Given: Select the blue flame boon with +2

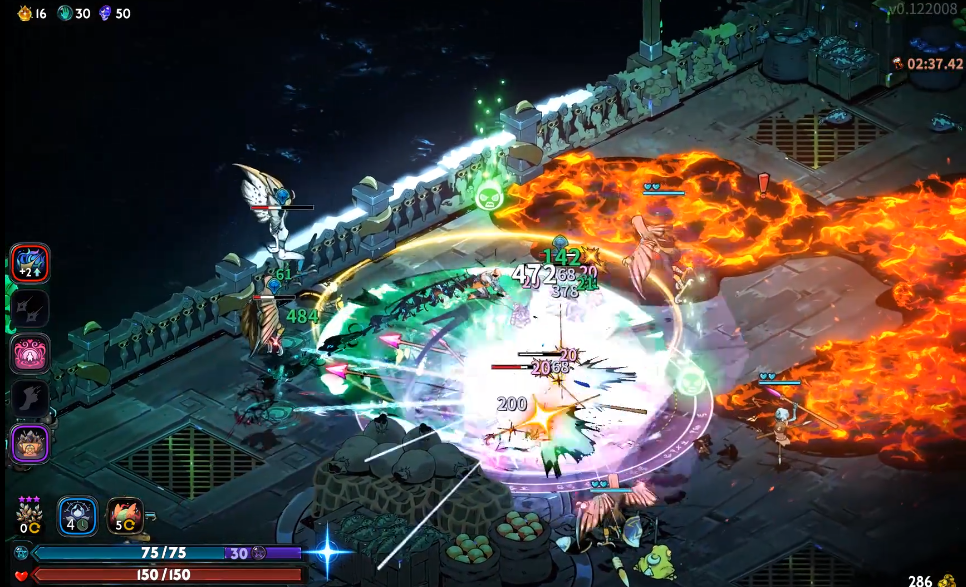Looking at the screenshot, I should tap(30, 264).
